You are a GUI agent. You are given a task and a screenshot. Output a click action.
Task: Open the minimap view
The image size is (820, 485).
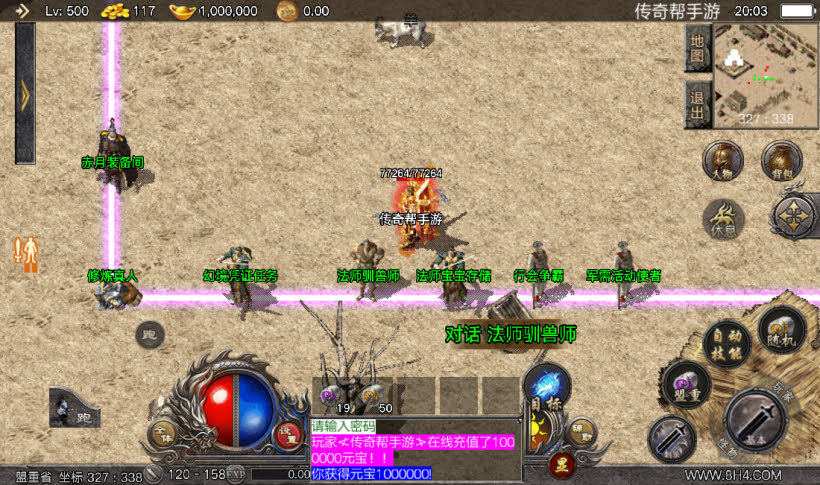coord(765,76)
